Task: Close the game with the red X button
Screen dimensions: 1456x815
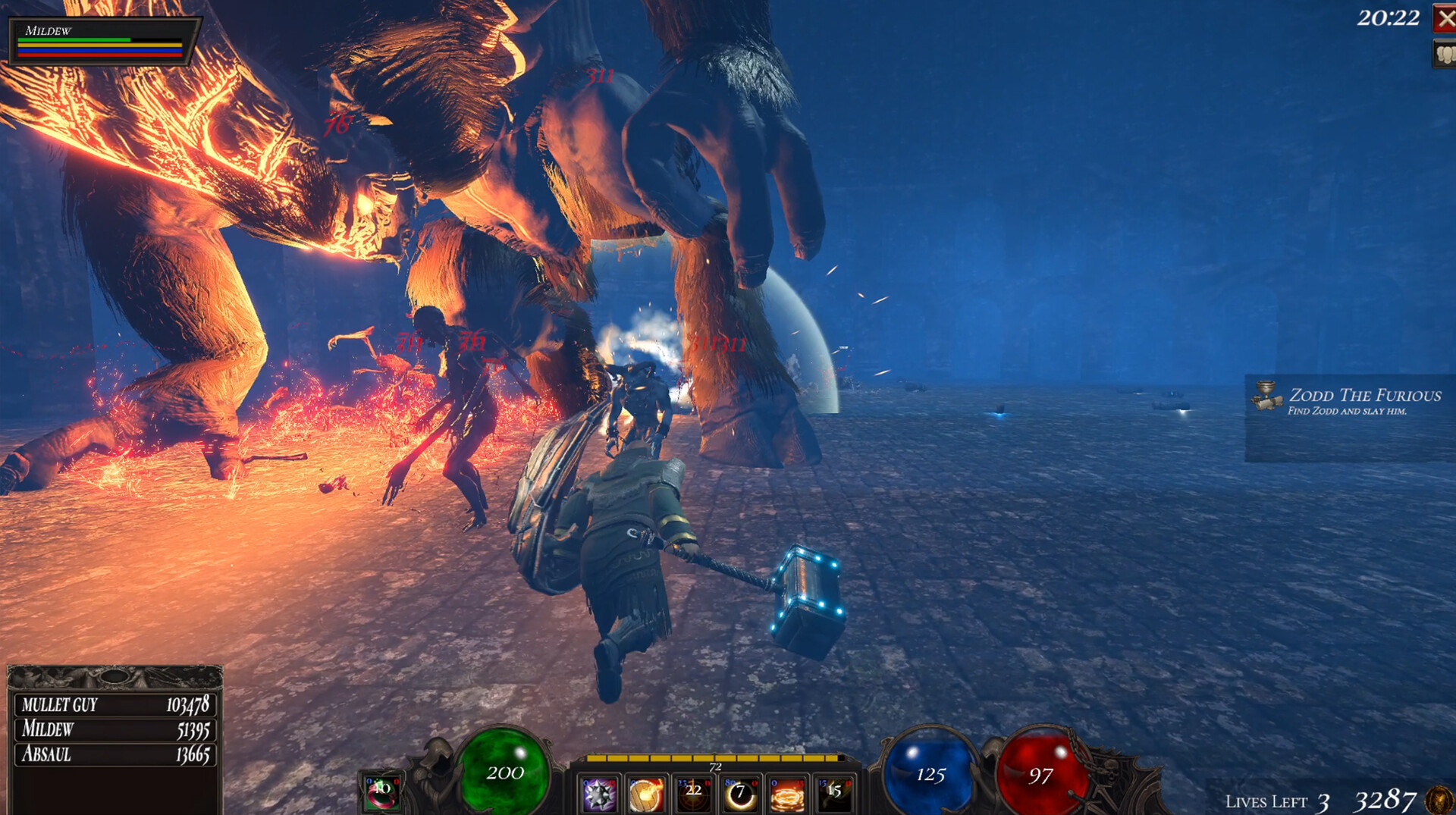Action: (1445, 18)
